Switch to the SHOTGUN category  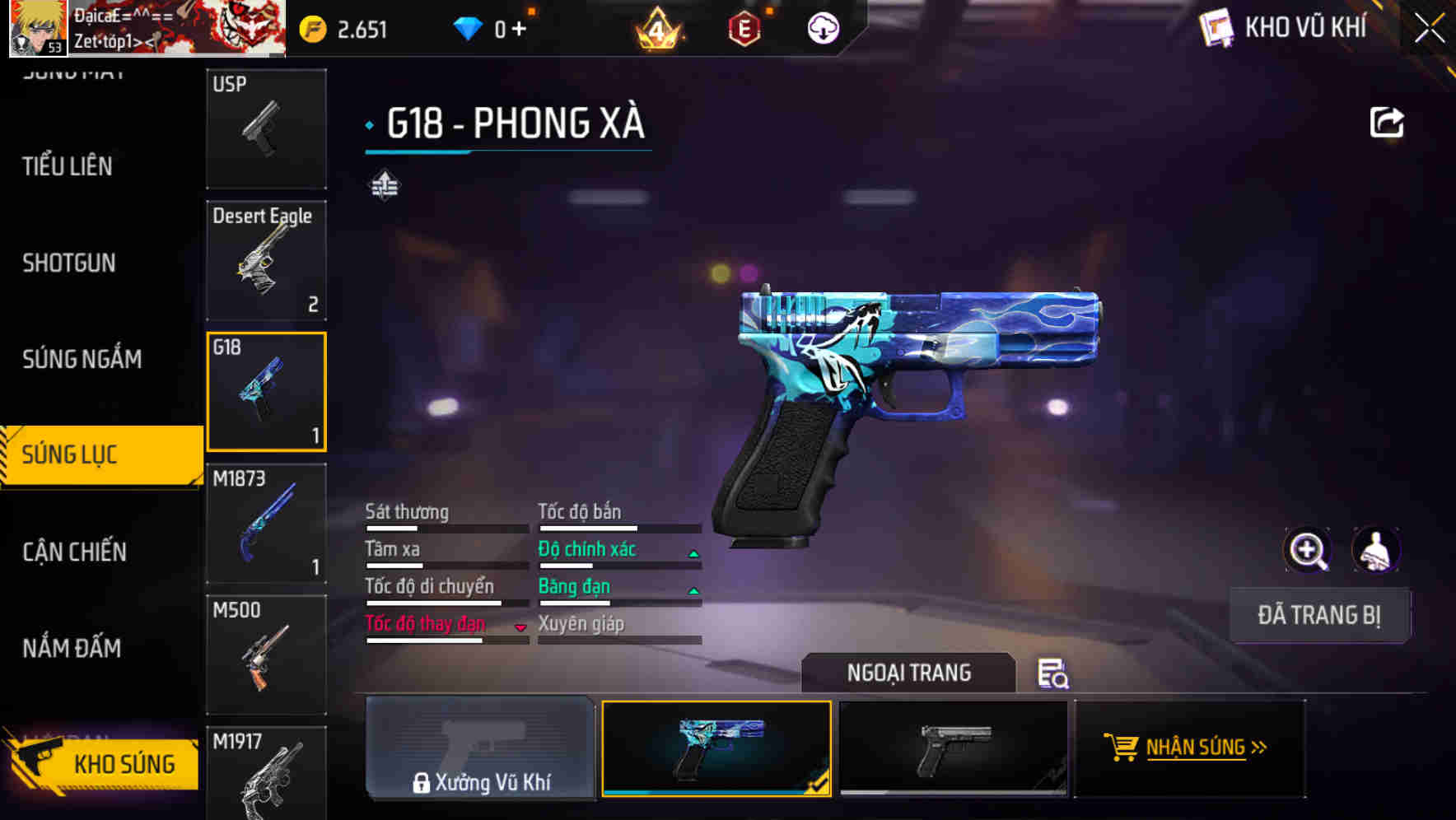pyautogui.click(x=68, y=262)
